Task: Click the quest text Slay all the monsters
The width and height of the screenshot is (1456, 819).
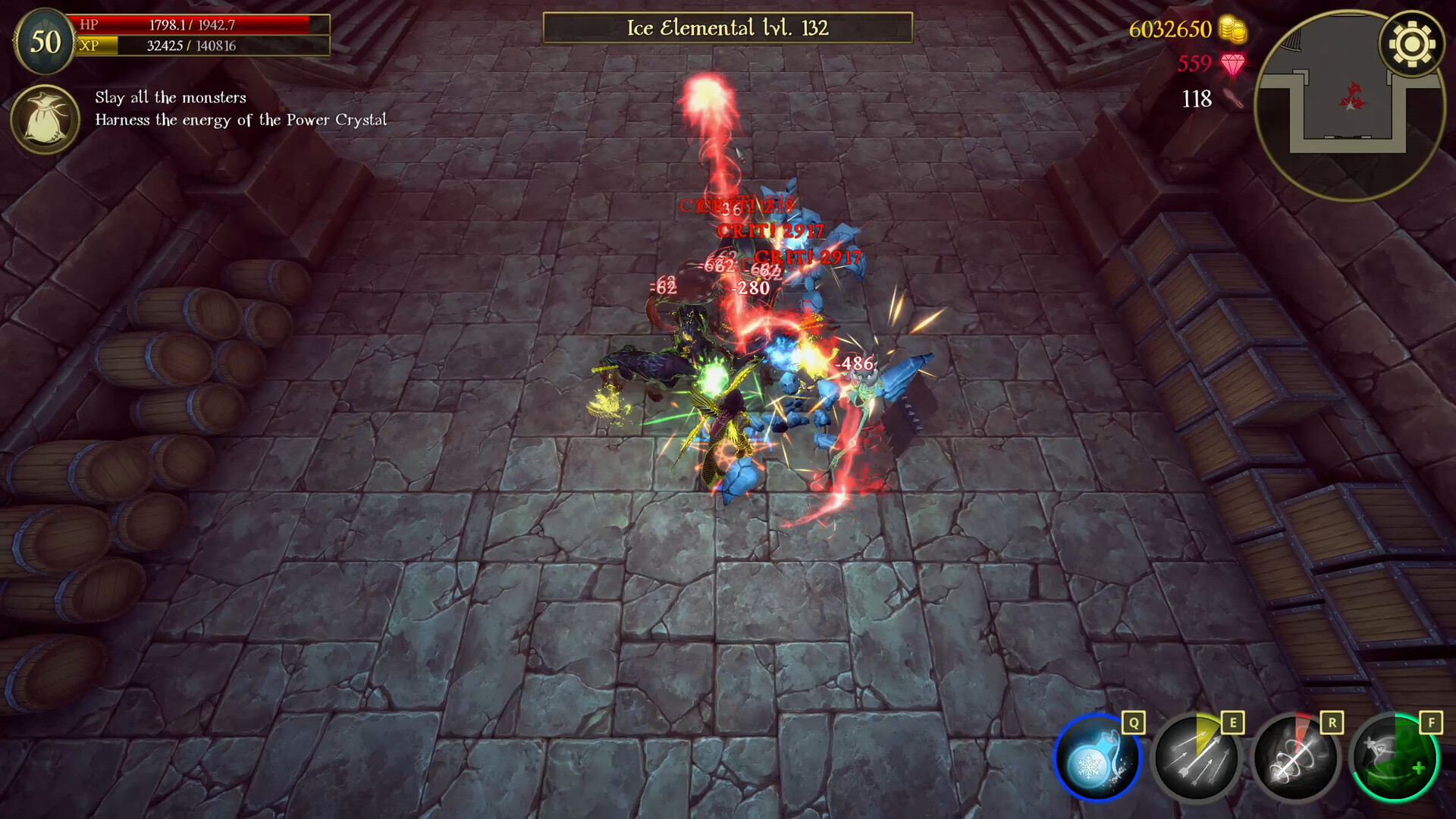Action: (170, 98)
